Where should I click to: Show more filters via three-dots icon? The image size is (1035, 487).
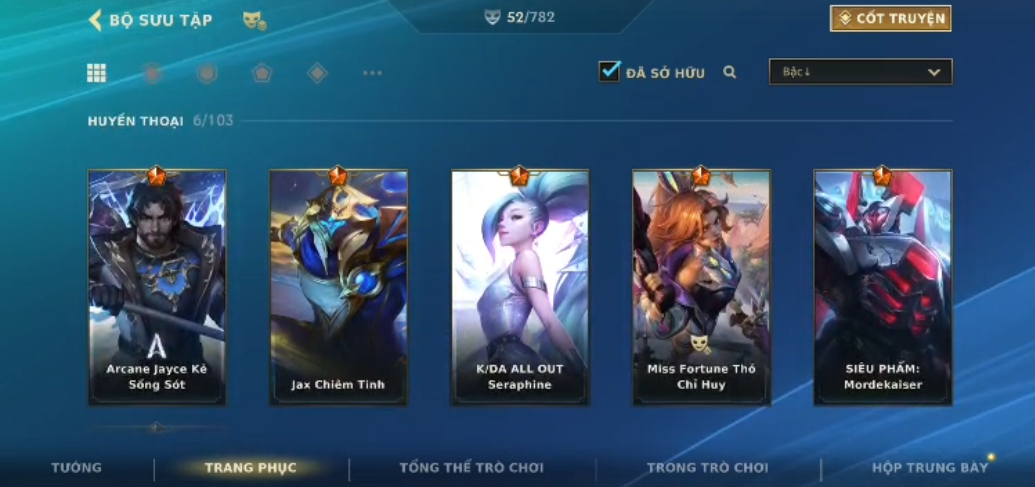[372, 73]
